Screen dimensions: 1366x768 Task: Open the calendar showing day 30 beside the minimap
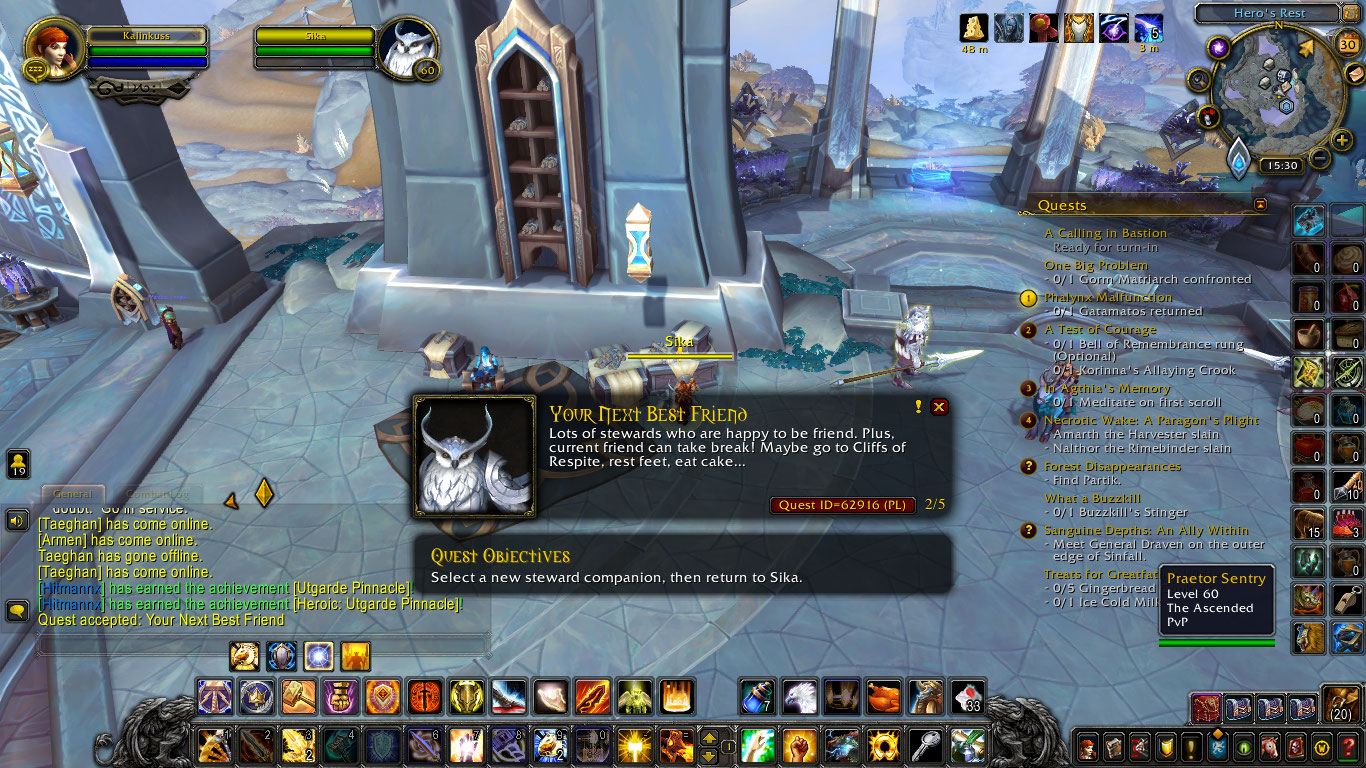click(1350, 45)
